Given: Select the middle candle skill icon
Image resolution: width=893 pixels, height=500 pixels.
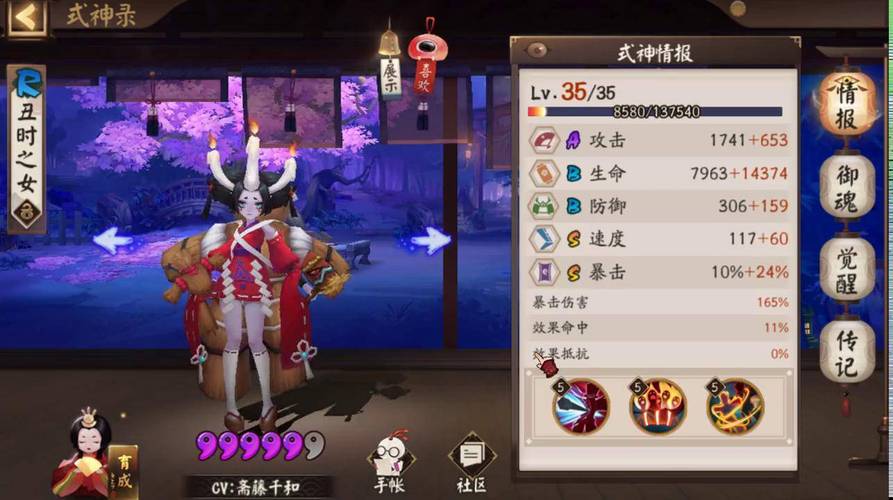Looking at the screenshot, I should [657, 405].
